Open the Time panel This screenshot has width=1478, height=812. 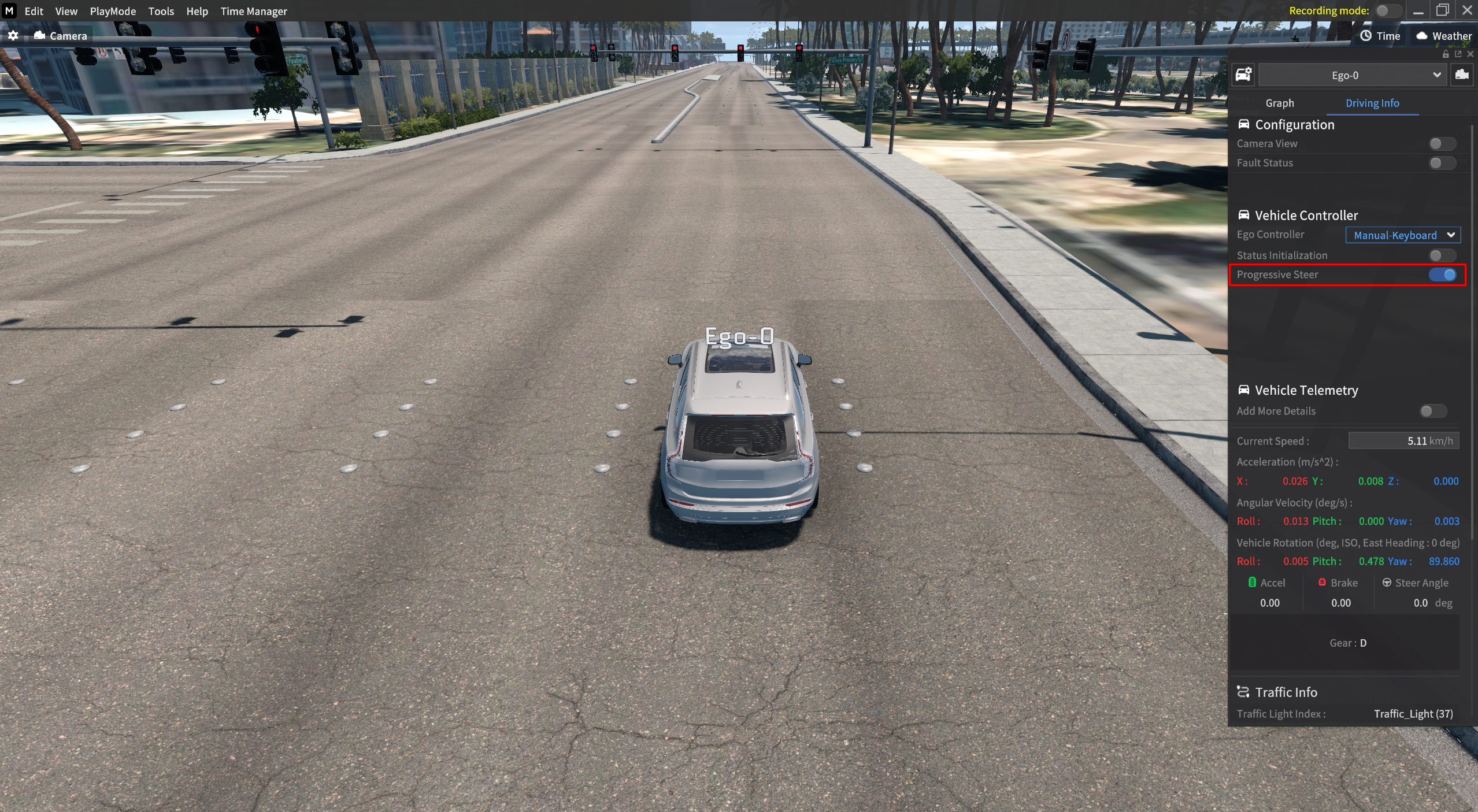point(1380,36)
